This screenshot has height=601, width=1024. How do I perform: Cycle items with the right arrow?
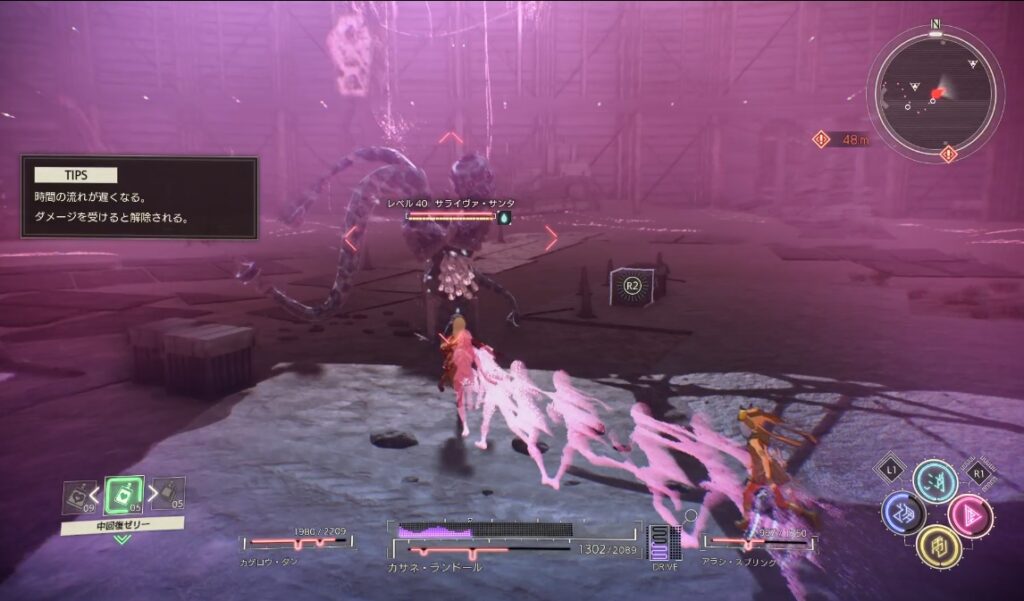click(150, 492)
